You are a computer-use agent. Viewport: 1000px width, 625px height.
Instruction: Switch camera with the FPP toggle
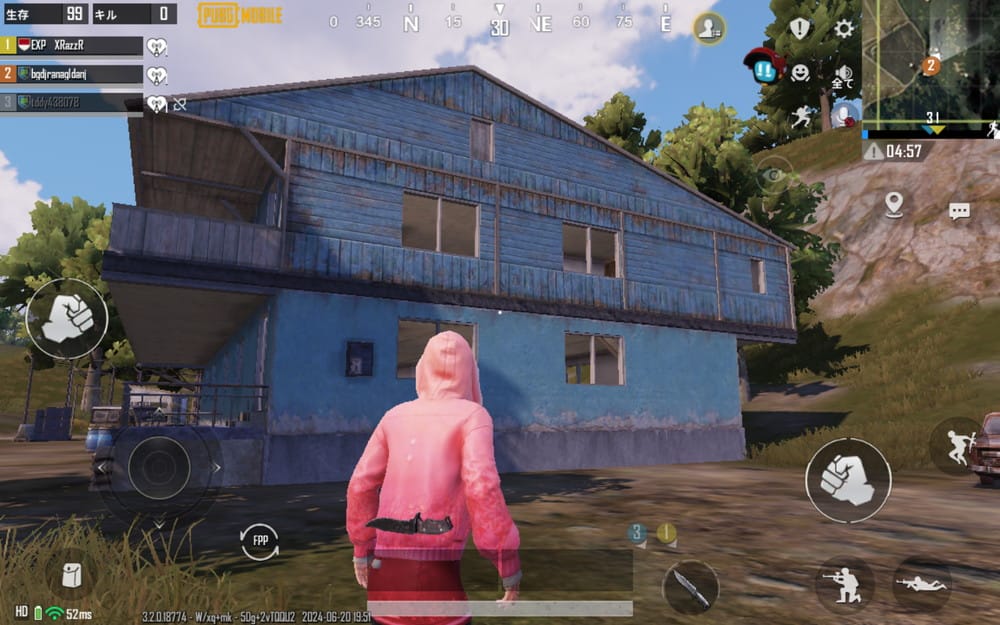point(260,541)
